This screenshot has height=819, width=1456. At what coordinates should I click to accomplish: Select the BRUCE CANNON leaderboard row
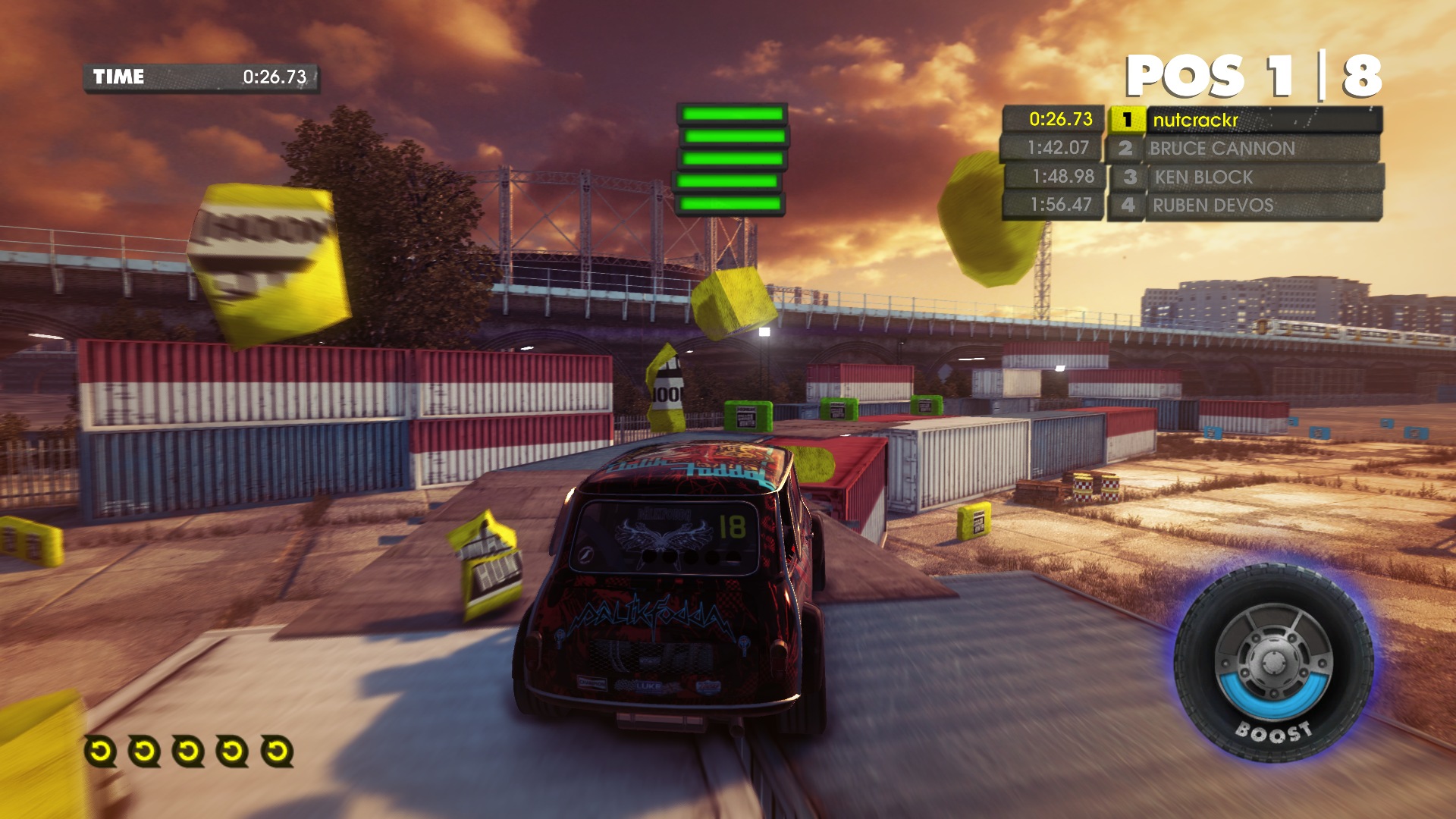pos(1244,149)
